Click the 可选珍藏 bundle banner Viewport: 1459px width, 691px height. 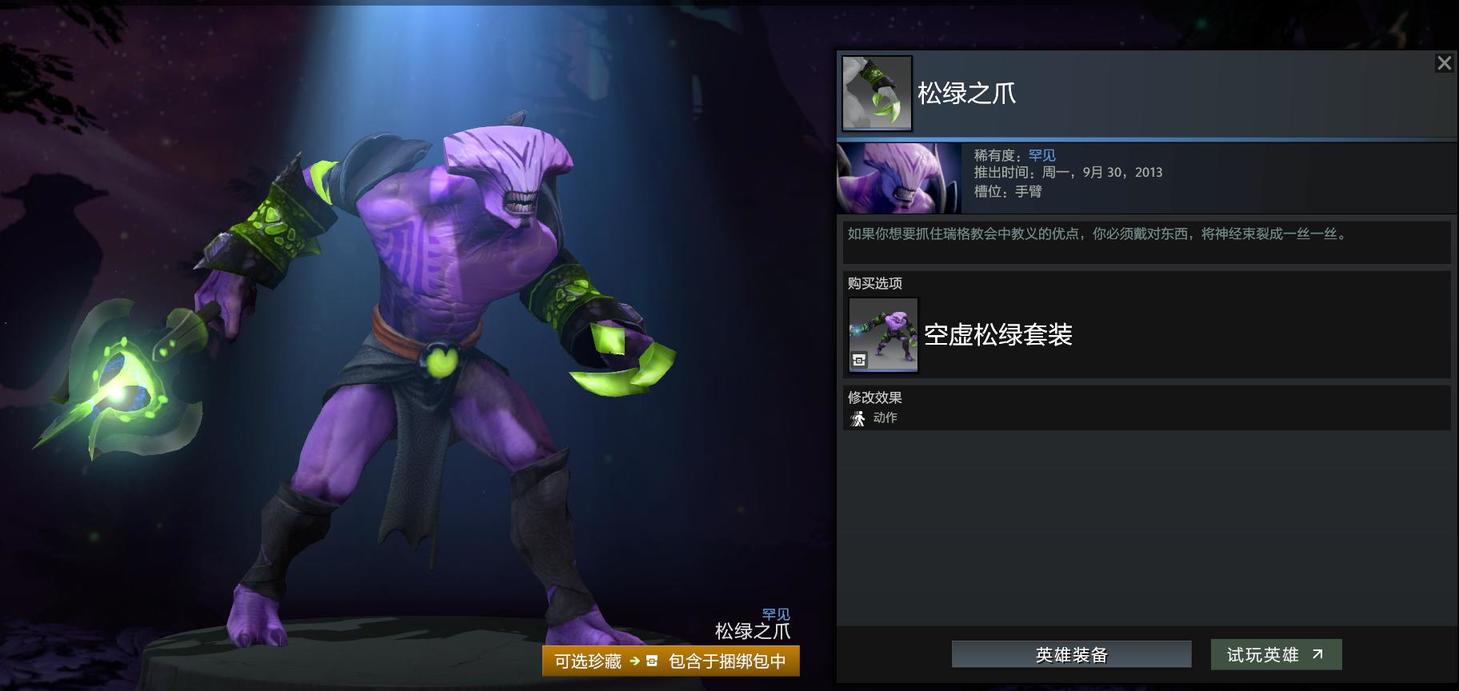670,661
